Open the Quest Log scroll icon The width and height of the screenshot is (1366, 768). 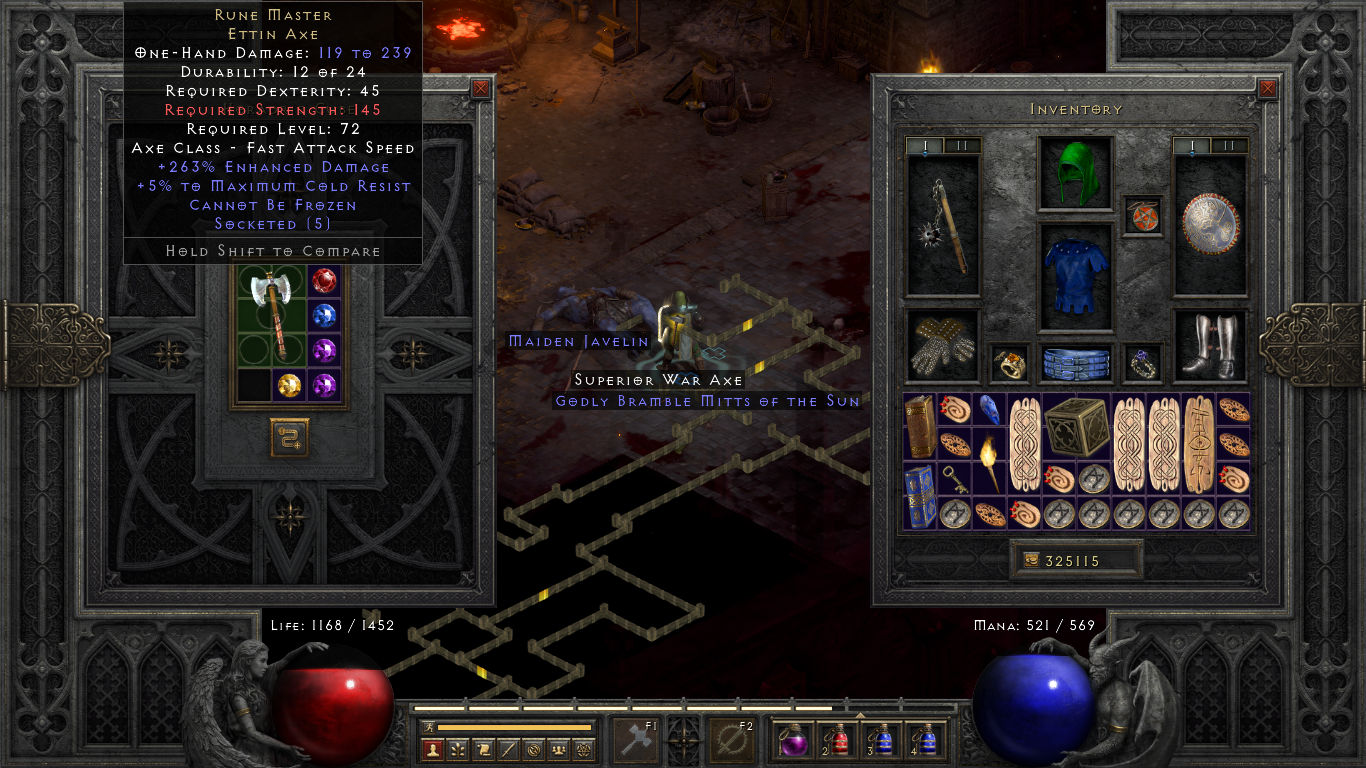[x=485, y=749]
